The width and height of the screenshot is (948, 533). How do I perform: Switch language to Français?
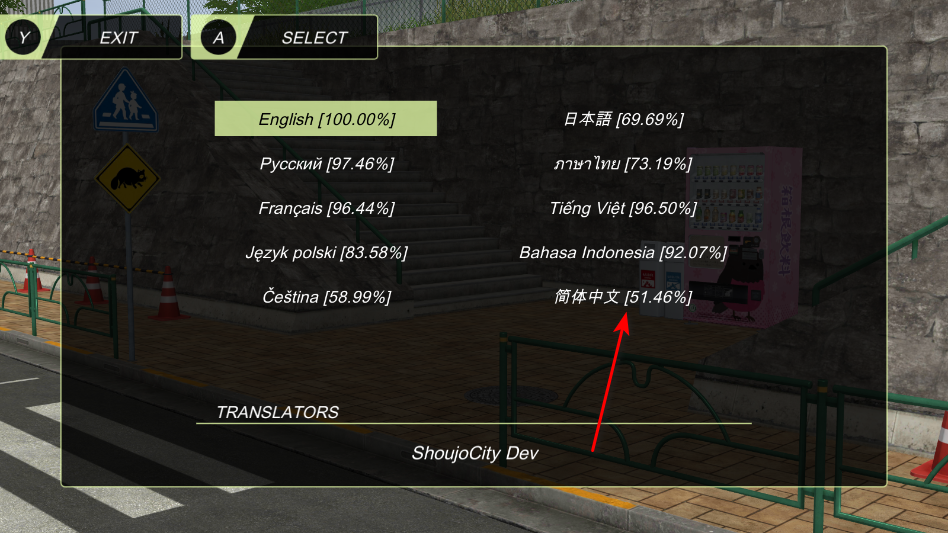(x=326, y=208)
